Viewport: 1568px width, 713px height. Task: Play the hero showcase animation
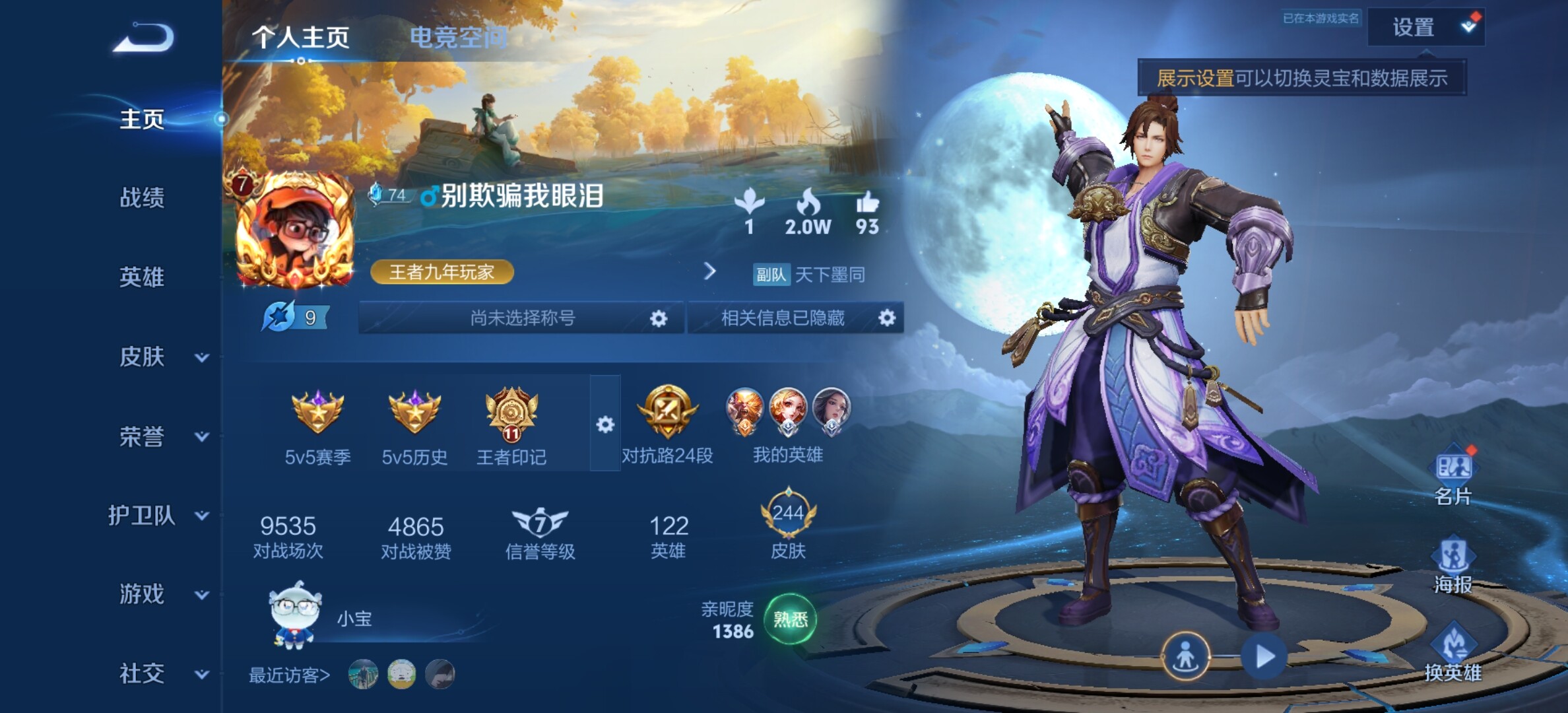coord(1264,657)
